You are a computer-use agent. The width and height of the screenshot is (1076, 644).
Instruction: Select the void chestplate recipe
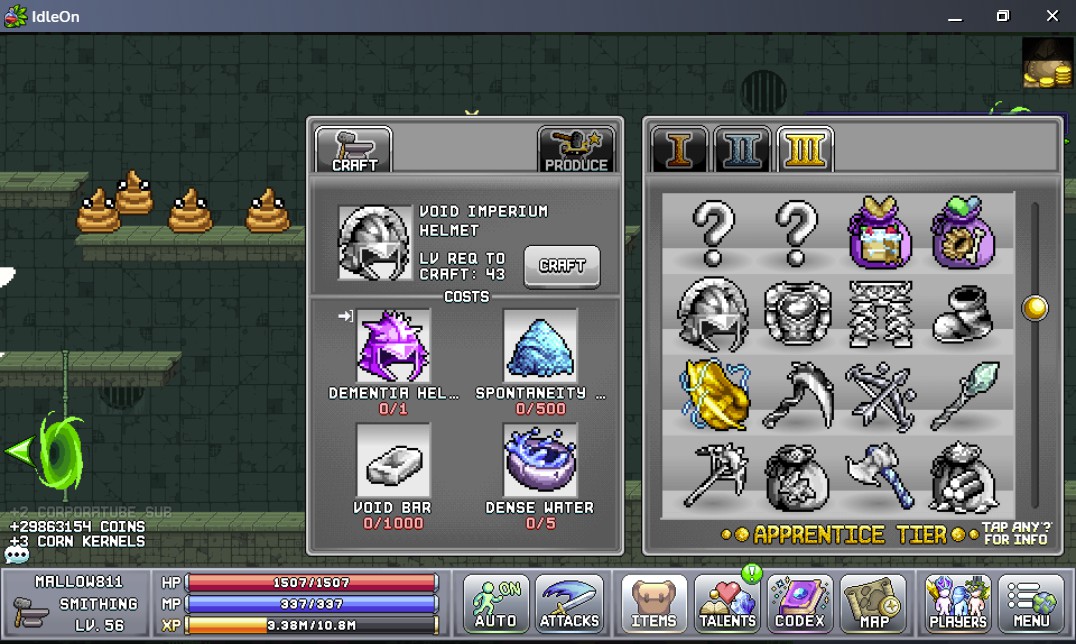click(x=797, y=312)
